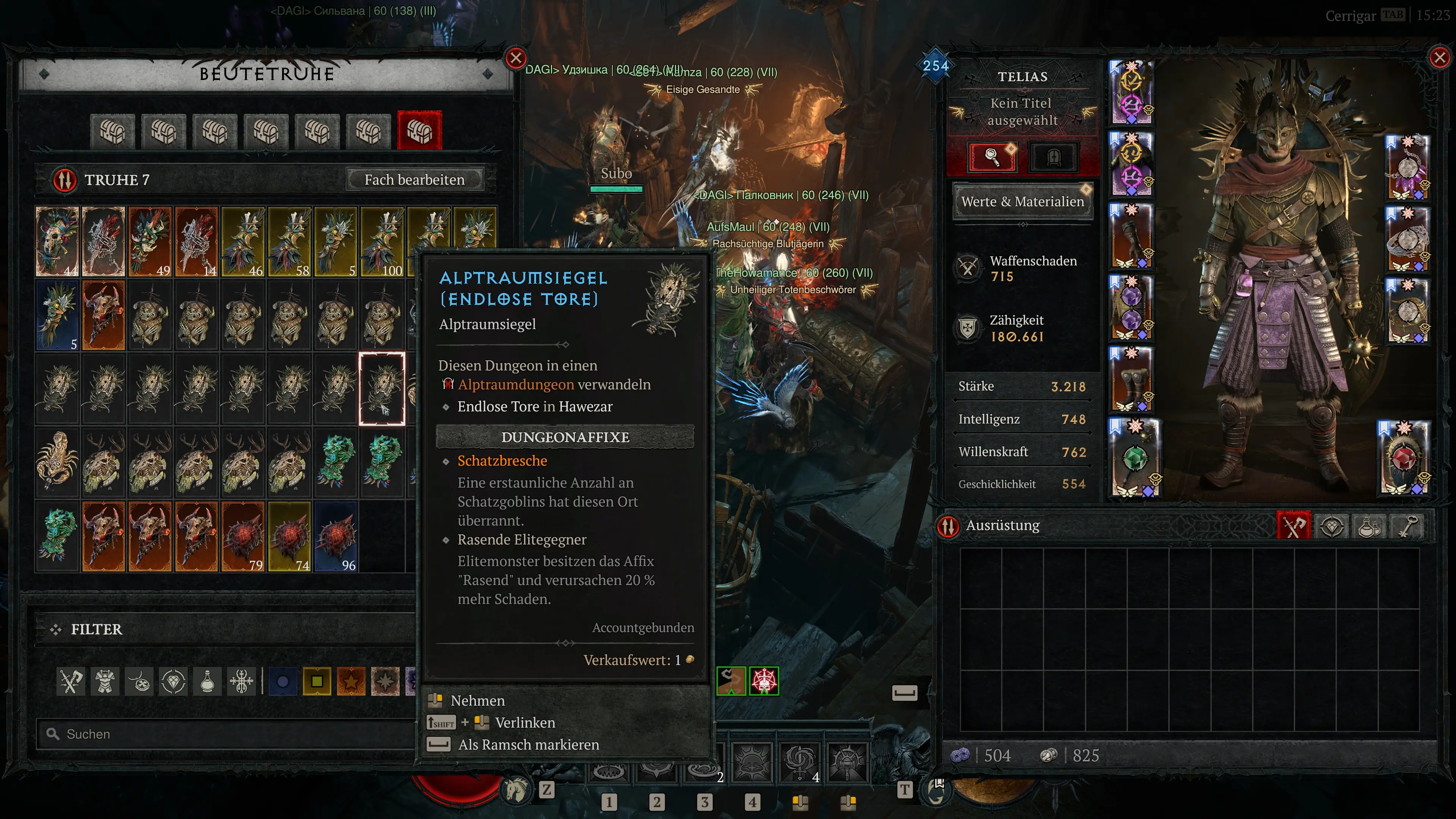Open Werte & Materialien panel

pos(1022,201)
